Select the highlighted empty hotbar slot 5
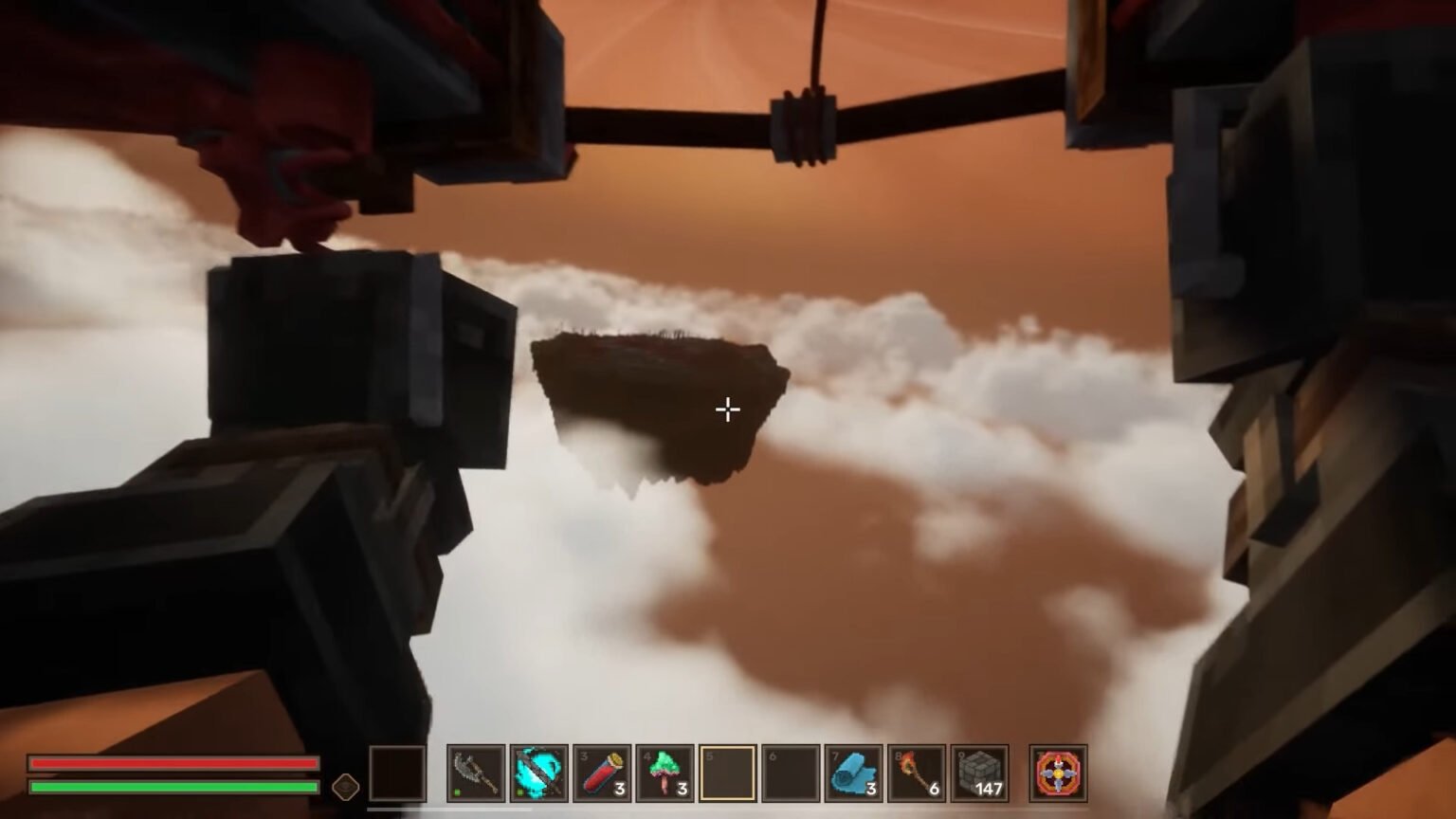The height and width of the screenshot is (819, 1456). 728,773
